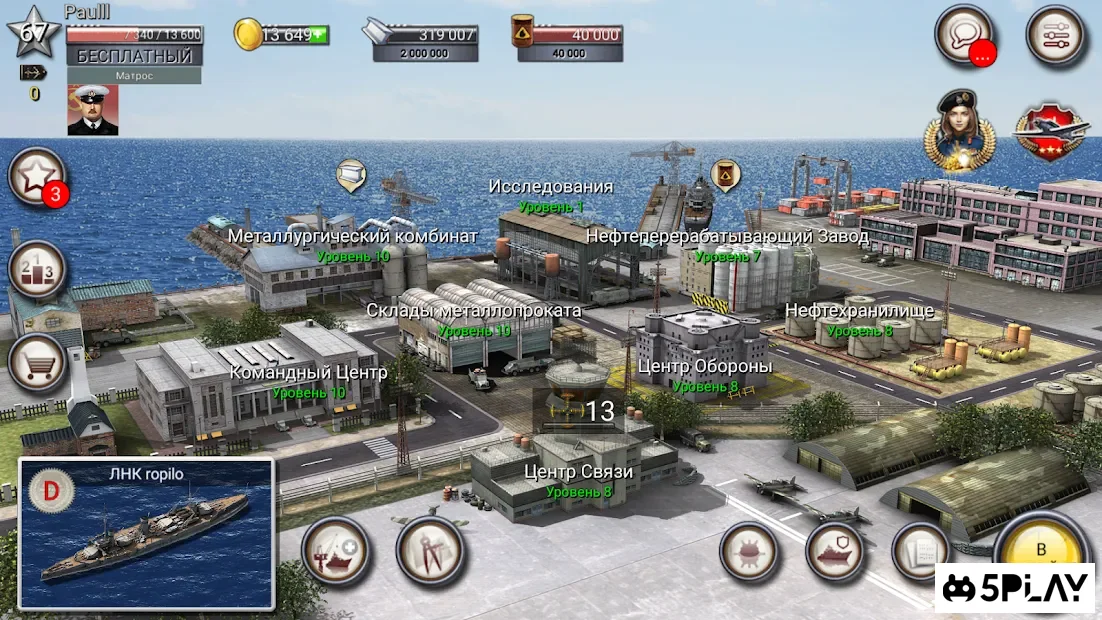Click the 5PLAY watermark logo
This screenshot has height=620, width=1102.
(1015, 588)
